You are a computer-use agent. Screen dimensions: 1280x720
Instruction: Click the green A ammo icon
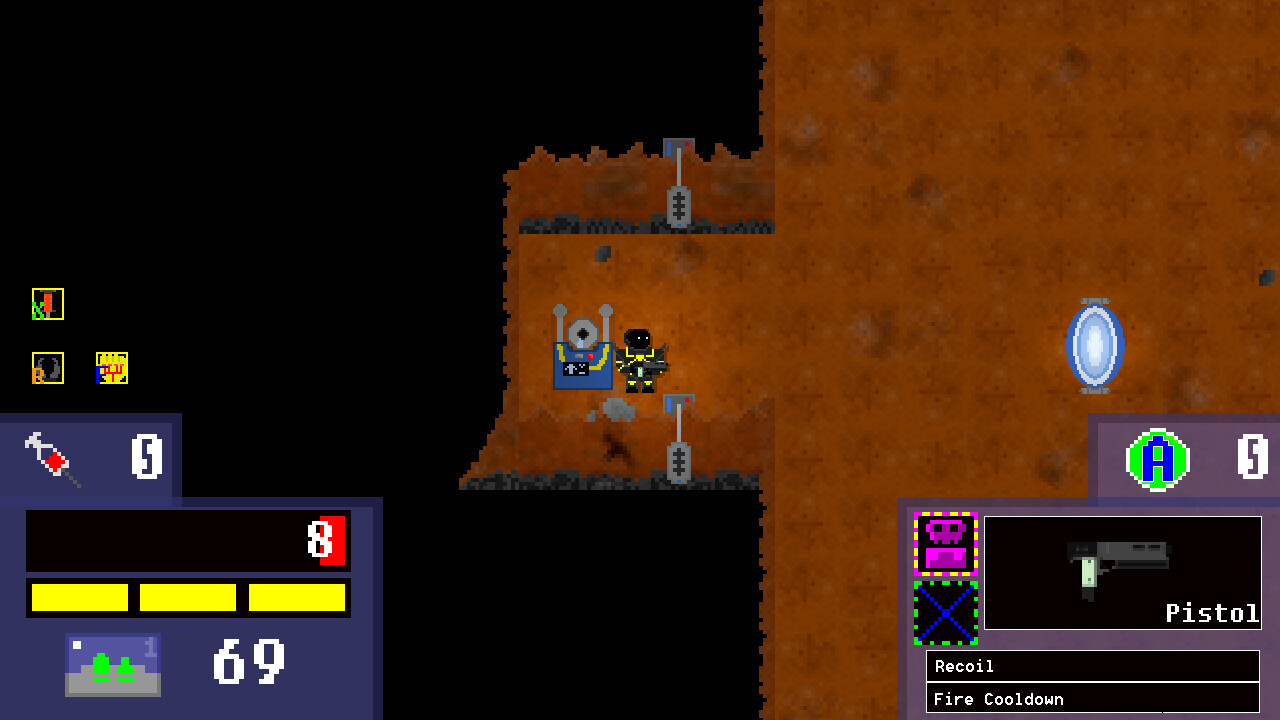click(x=1159, y=458)
